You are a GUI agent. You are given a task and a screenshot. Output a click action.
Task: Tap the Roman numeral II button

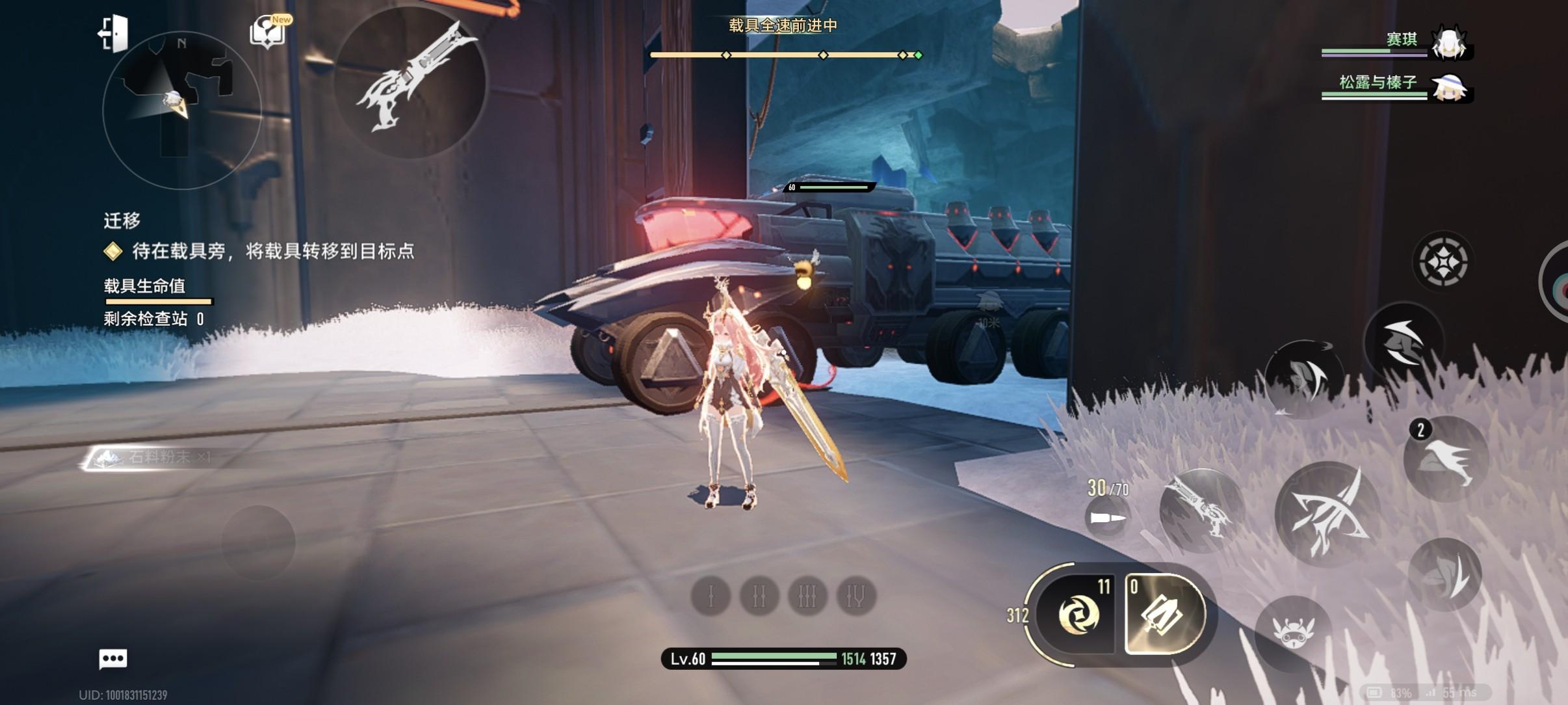click(759, 596)
